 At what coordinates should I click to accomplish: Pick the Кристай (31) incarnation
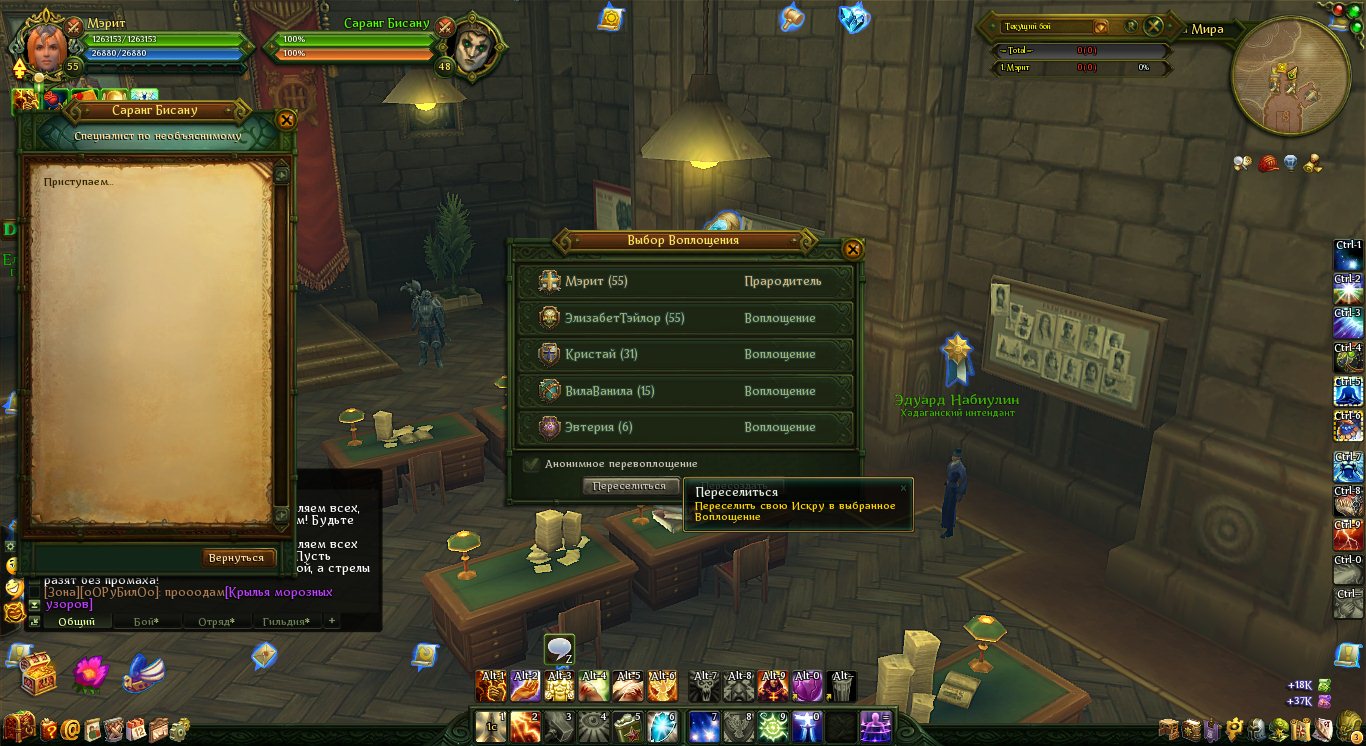pyautogui.click(x=686, y=355)
